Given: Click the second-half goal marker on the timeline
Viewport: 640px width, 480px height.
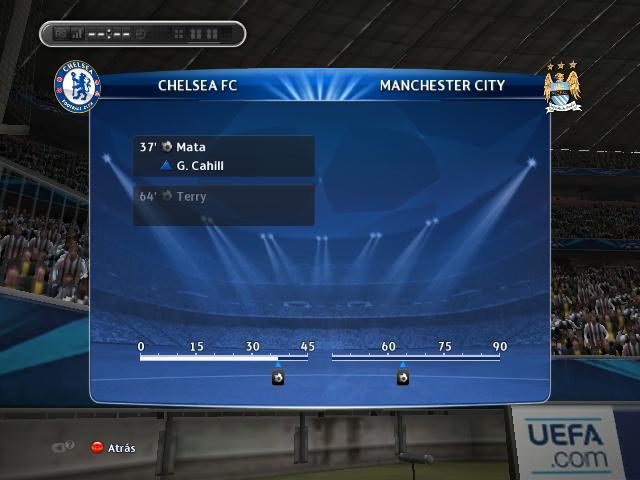Looking at the screenshot, I should pyautogui.click(x=403, y=377).
